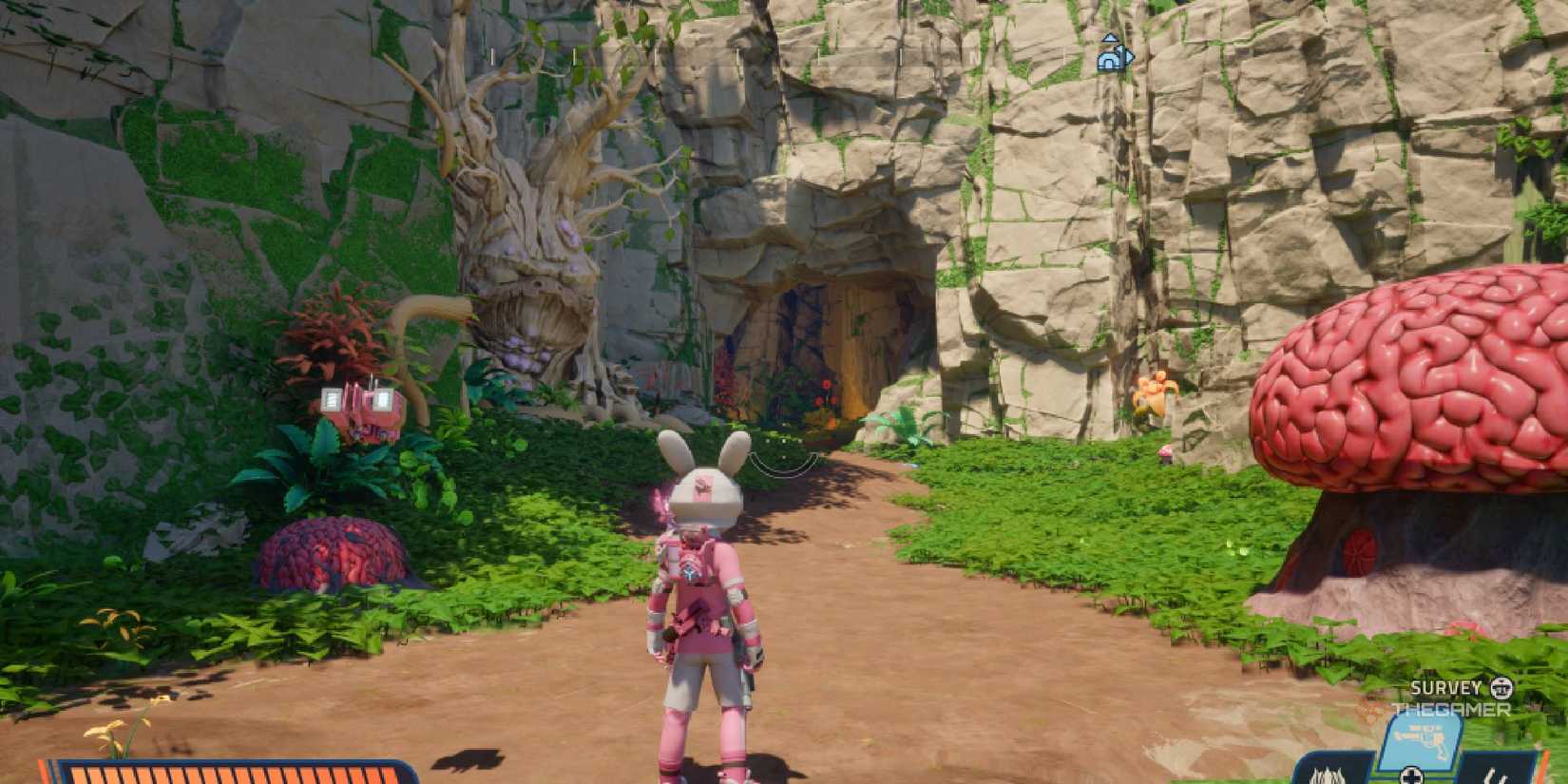1568x784 pixels.
Task: Click the SURVEY action prompt
Action: (x=1445, y=687)
